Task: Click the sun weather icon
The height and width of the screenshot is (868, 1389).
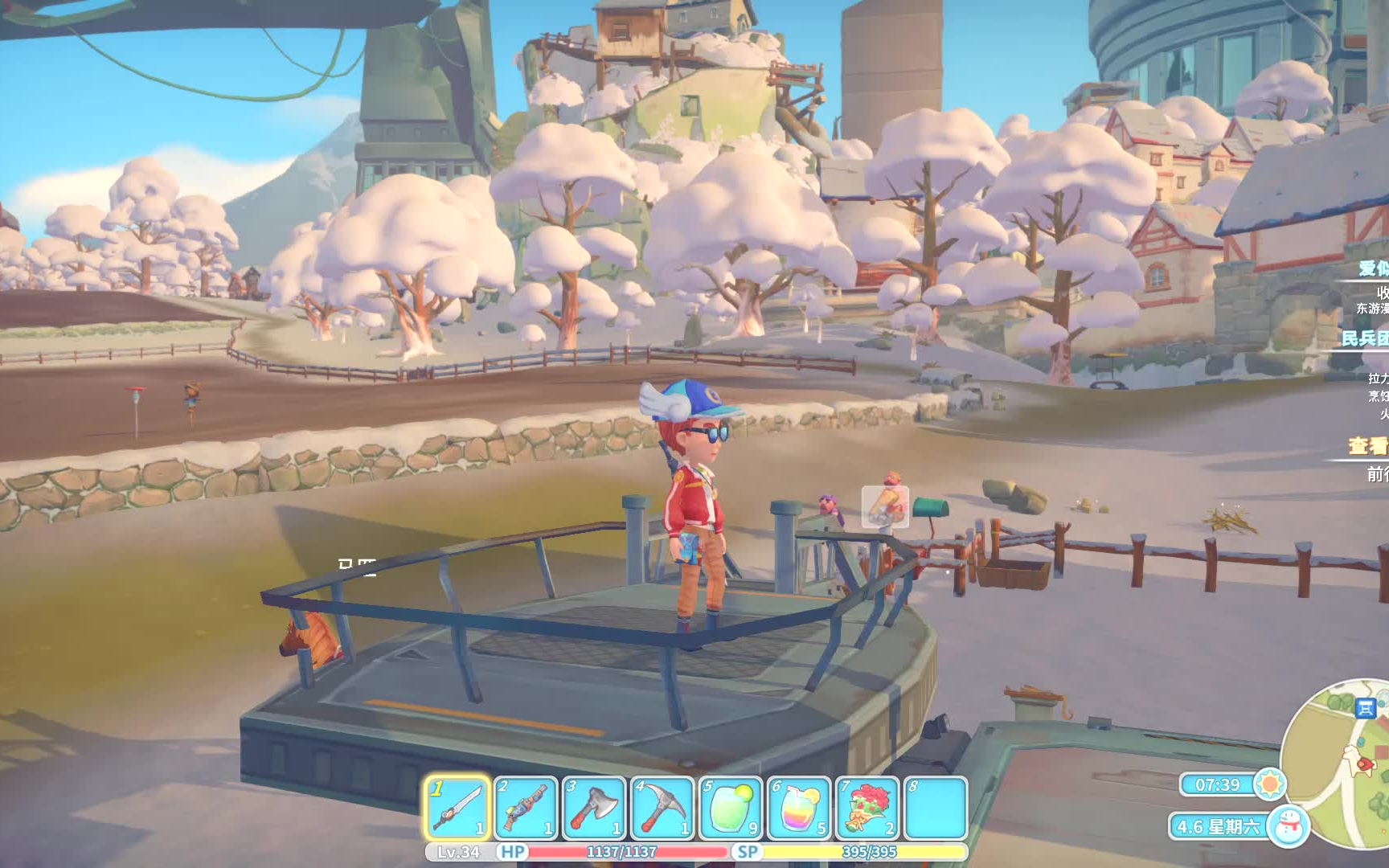Action: [1270, 784]
